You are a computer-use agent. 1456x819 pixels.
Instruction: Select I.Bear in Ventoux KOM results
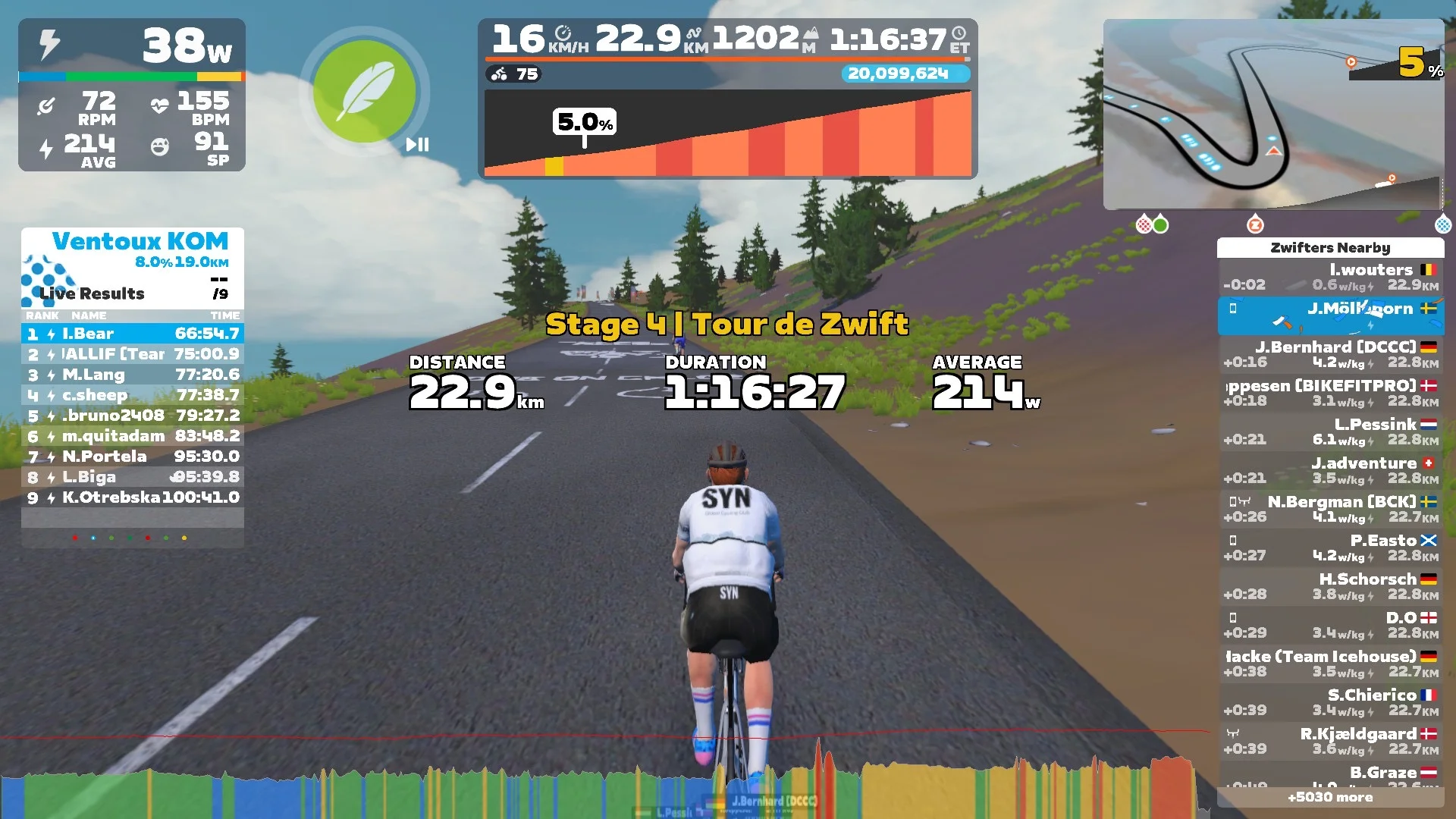pos(133,334)
